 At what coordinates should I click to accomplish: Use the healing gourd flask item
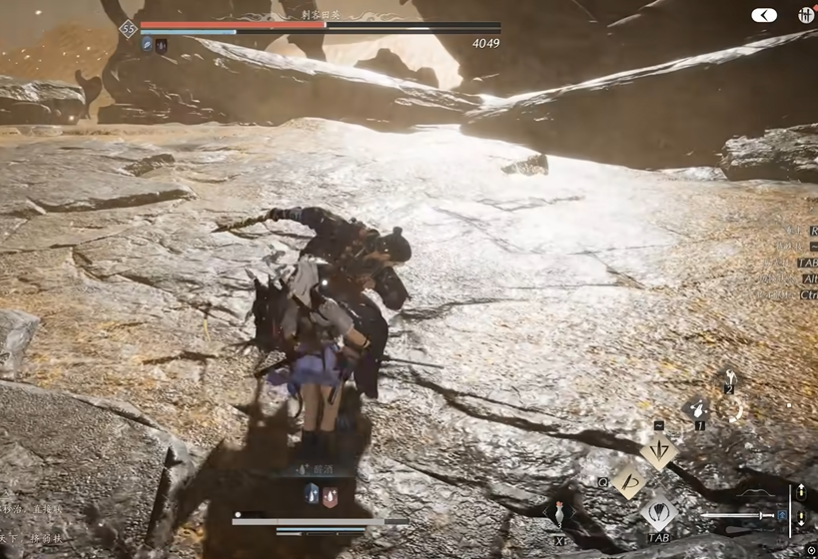(x=560, y=512)
